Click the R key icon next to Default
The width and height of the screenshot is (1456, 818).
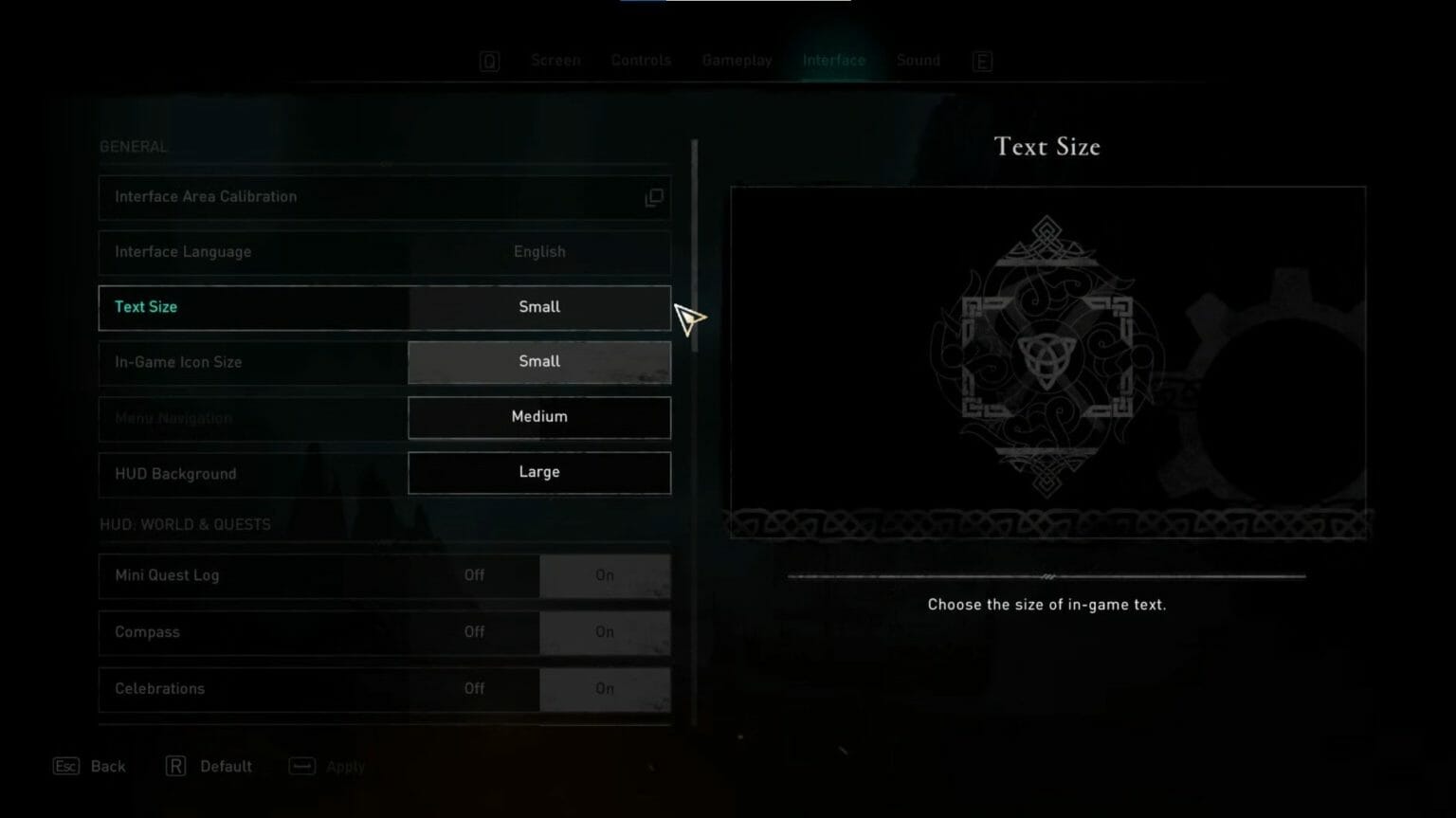coord(175,766)
